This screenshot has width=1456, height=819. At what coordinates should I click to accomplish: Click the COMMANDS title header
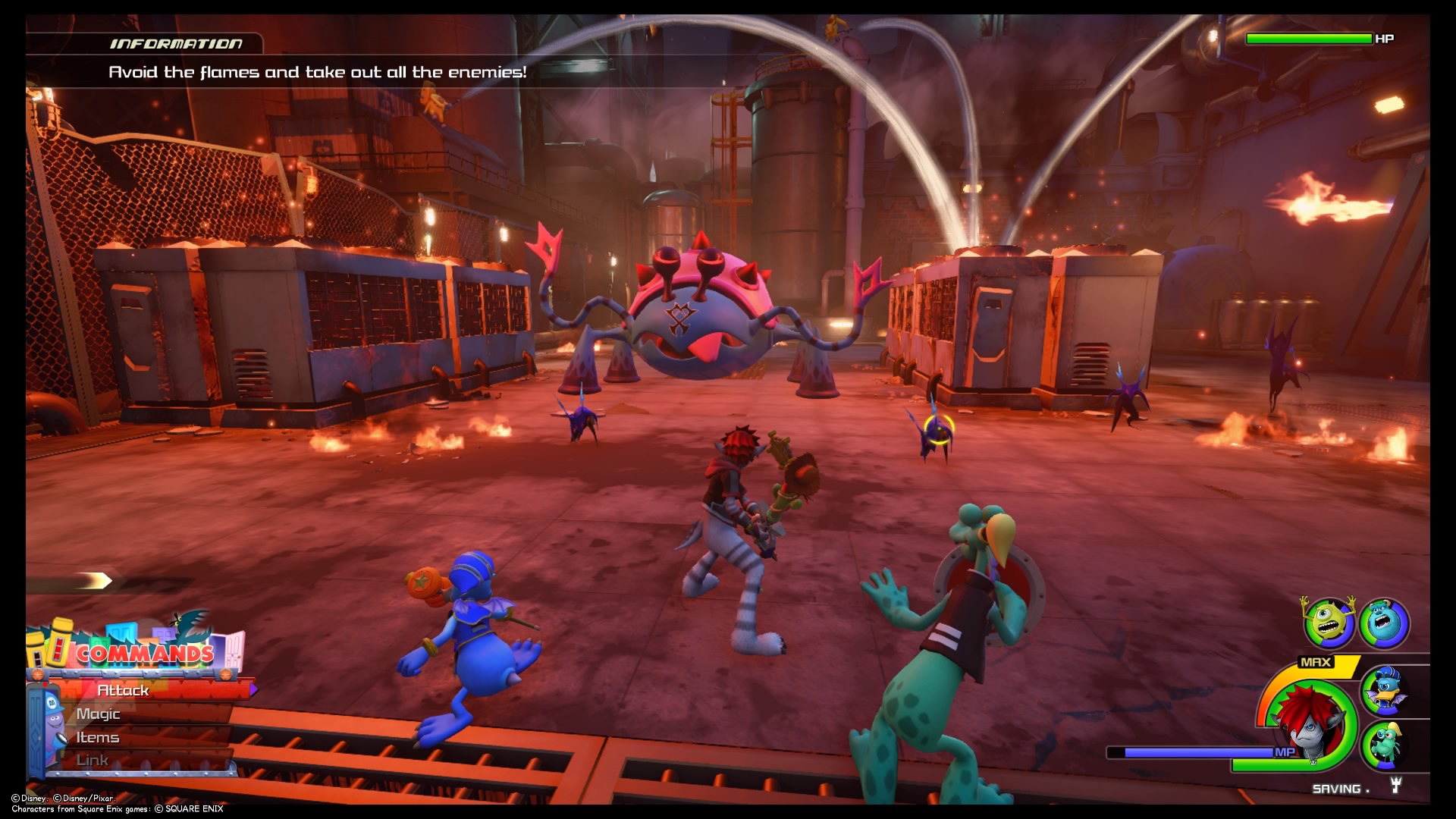point(145,653)
